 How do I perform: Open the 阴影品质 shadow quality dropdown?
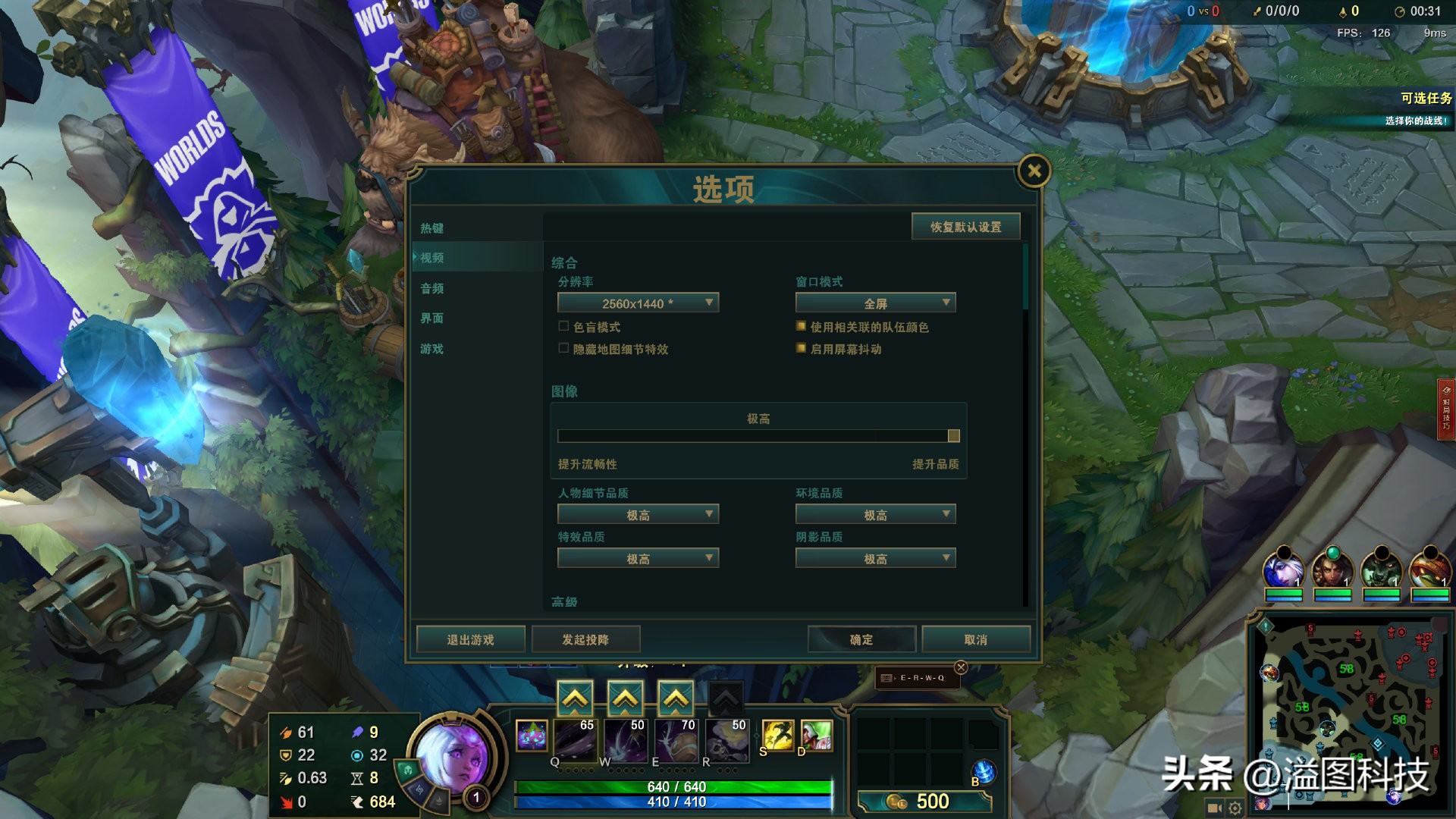[x=875, y=559]
